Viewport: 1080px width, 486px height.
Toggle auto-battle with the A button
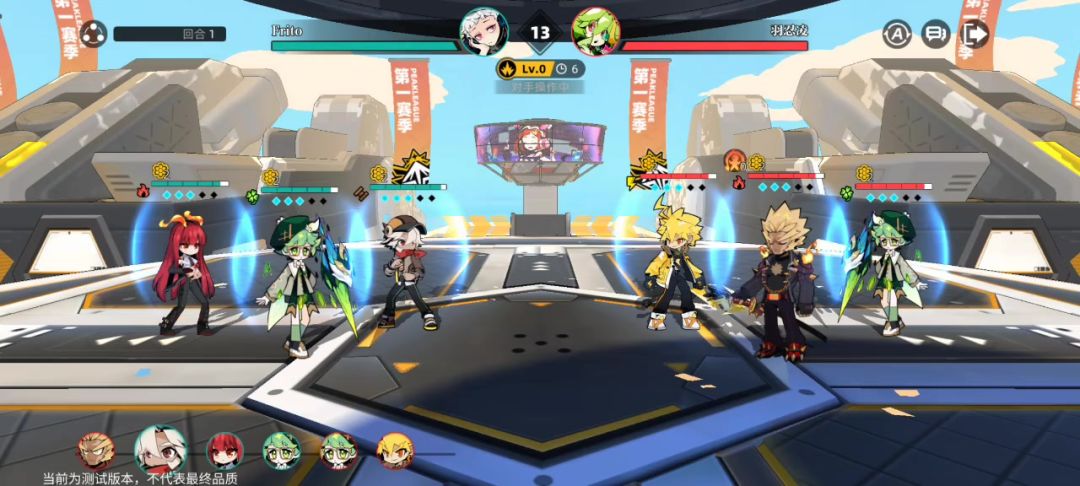896,34
